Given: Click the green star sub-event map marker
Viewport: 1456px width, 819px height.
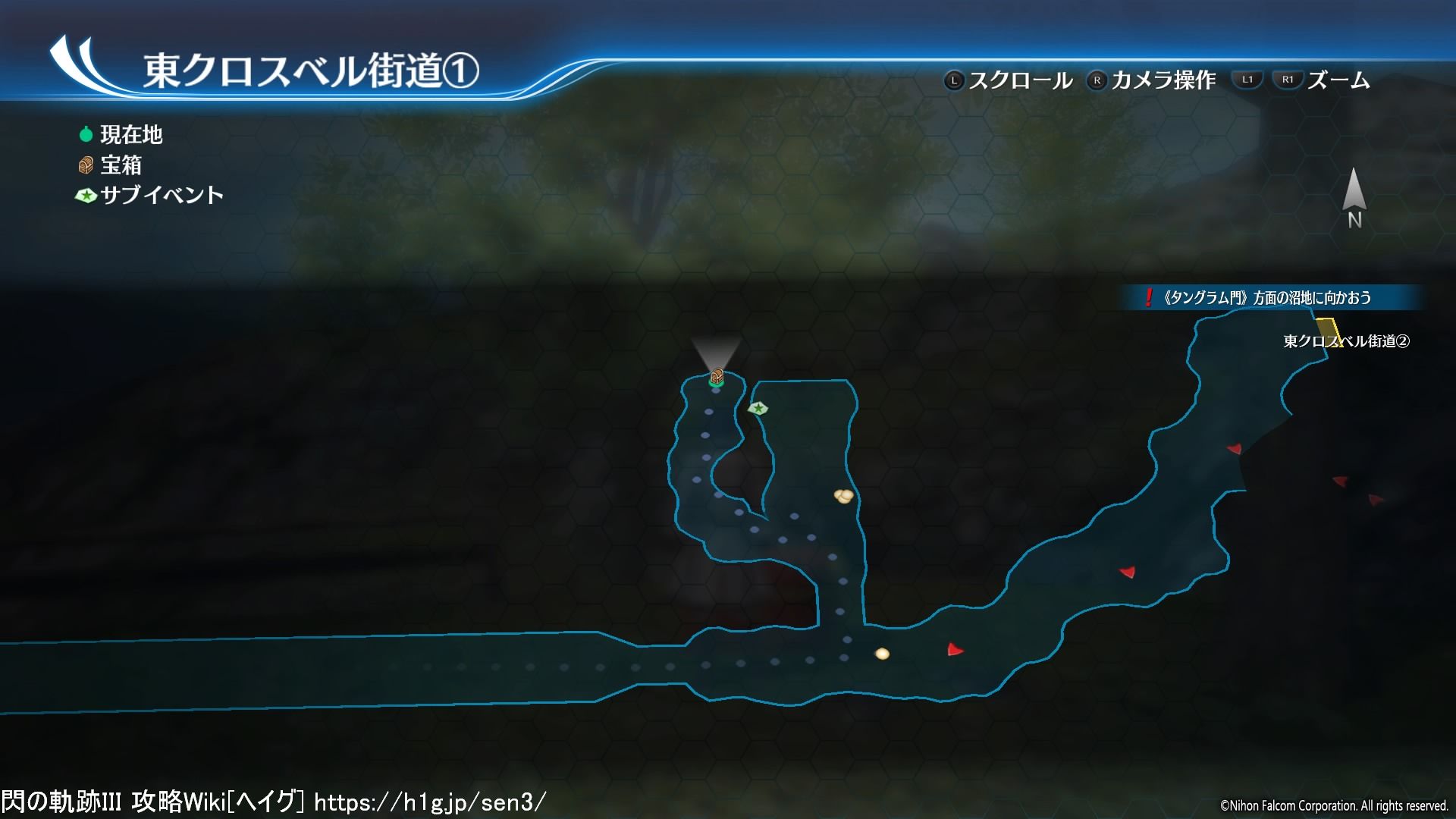Looking at the screenshot, I should click(x=758, y=409).
